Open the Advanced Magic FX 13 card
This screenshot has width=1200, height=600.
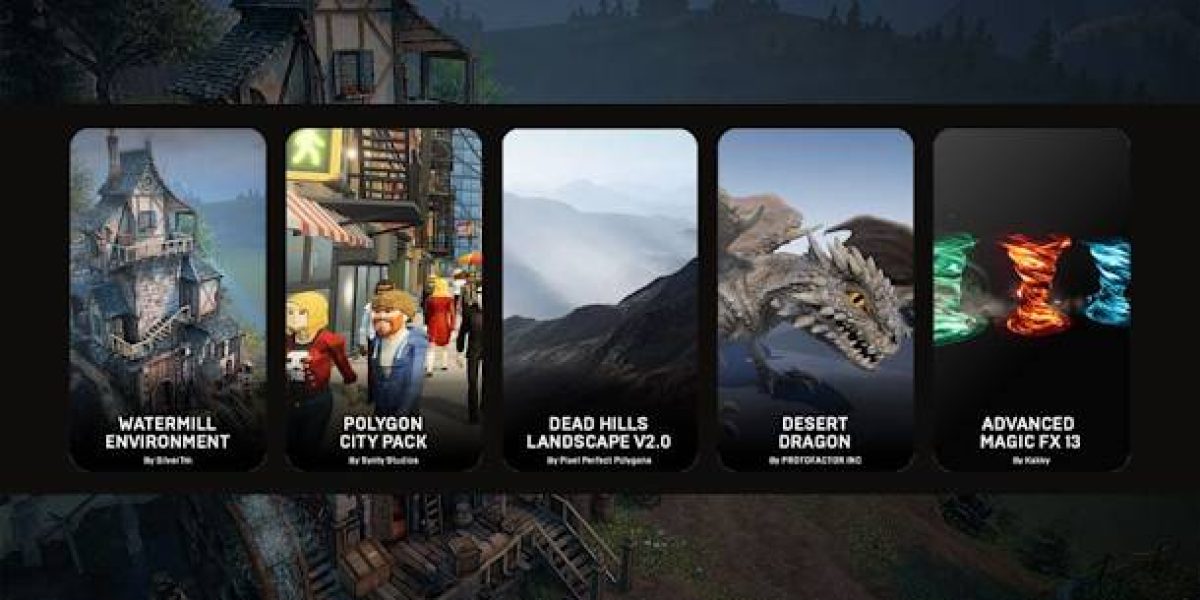pyautogui.click(x=1031, y=299)
